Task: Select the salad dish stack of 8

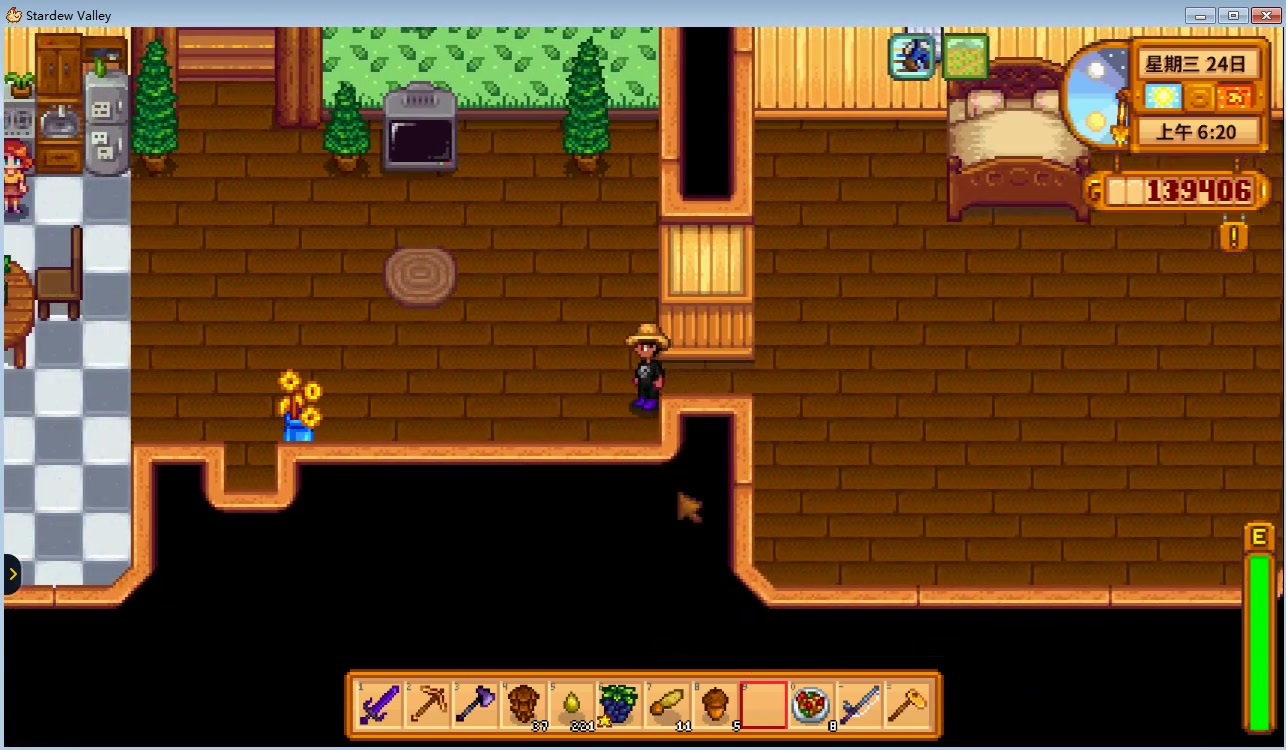Action: [x=811, y=706]
